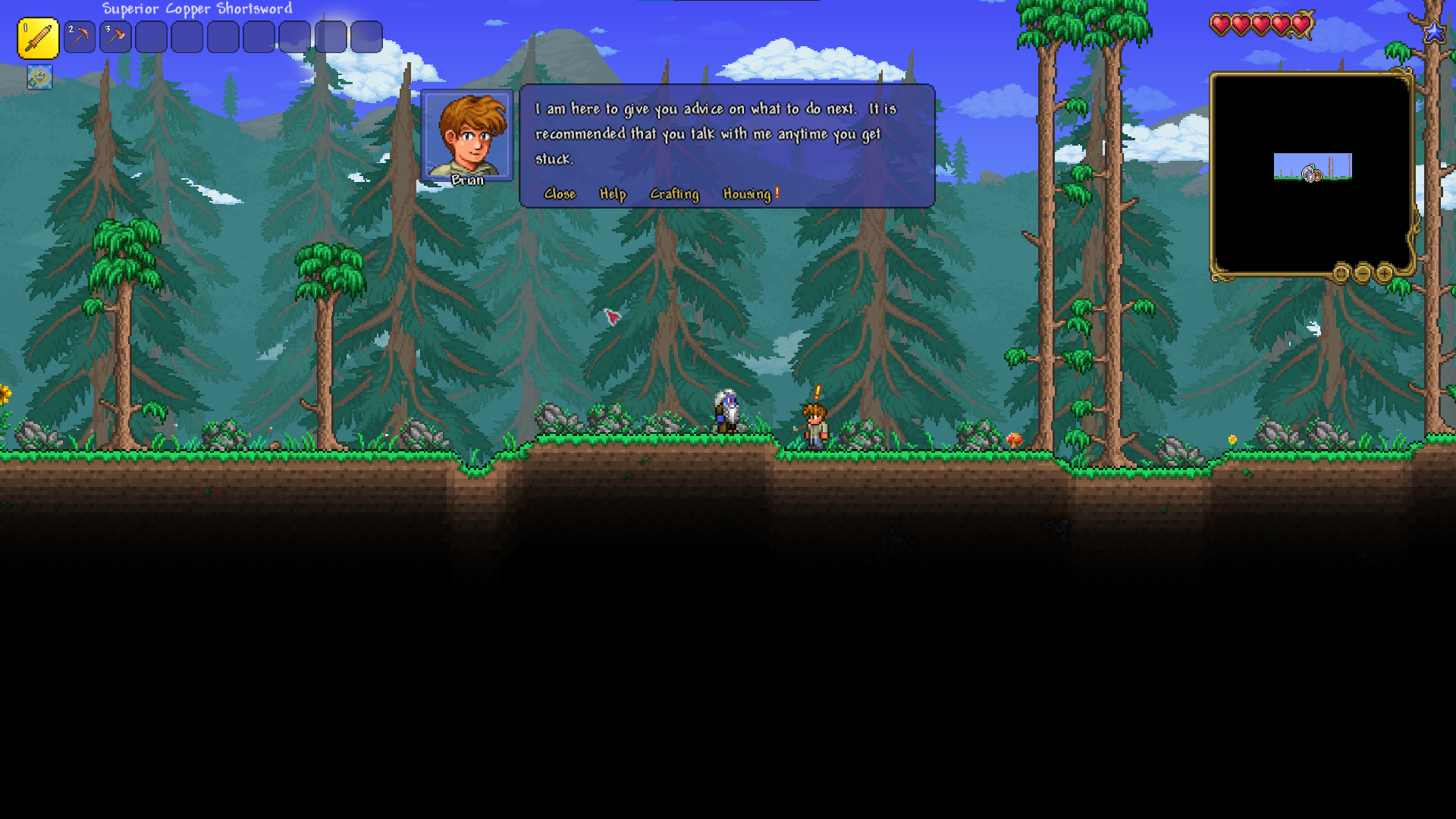Zoom out the minimap with minus button
Screen dimensions: 1456x819
[1363, 273]
